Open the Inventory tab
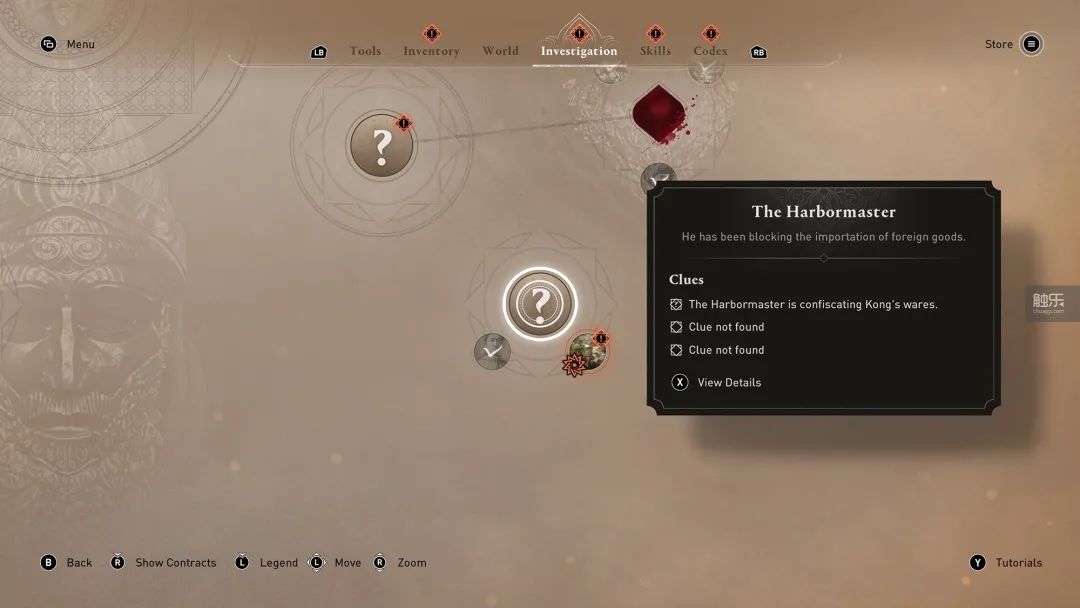 [x=431, y=51]
